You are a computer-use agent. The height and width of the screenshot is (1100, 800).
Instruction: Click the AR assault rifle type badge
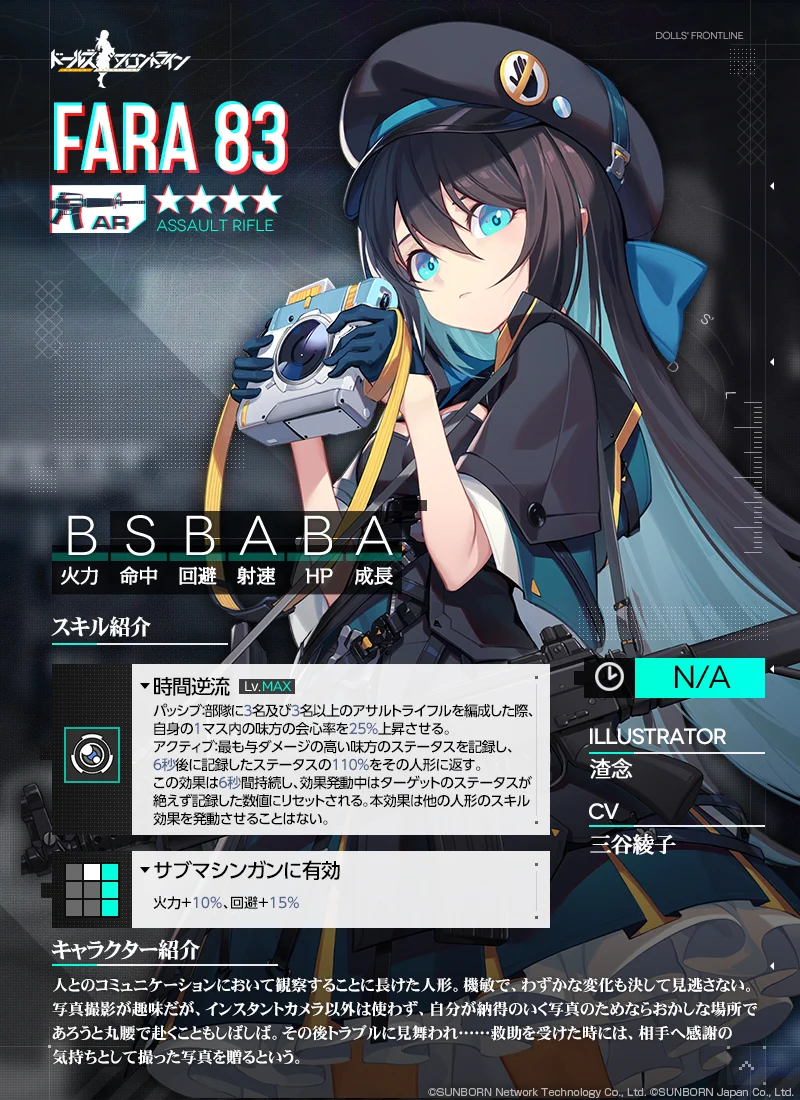coord(97,210)
